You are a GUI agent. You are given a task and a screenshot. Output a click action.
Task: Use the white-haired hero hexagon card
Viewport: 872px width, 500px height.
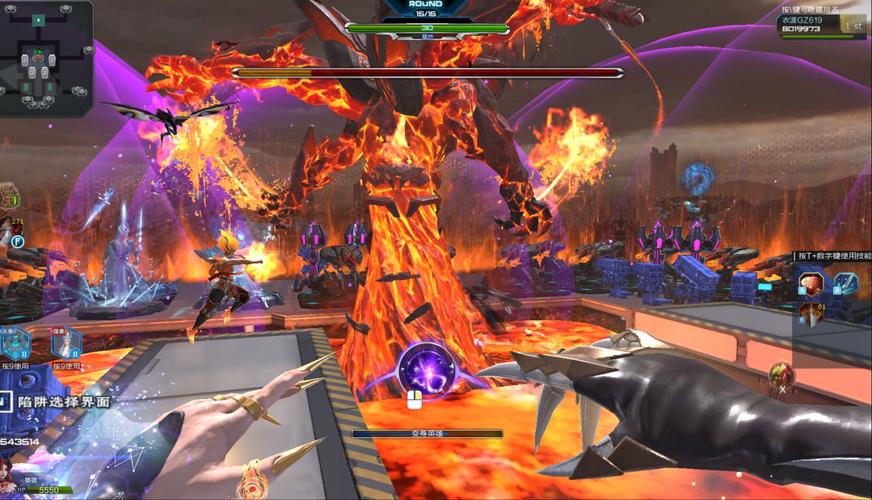(x=65, y=343)
